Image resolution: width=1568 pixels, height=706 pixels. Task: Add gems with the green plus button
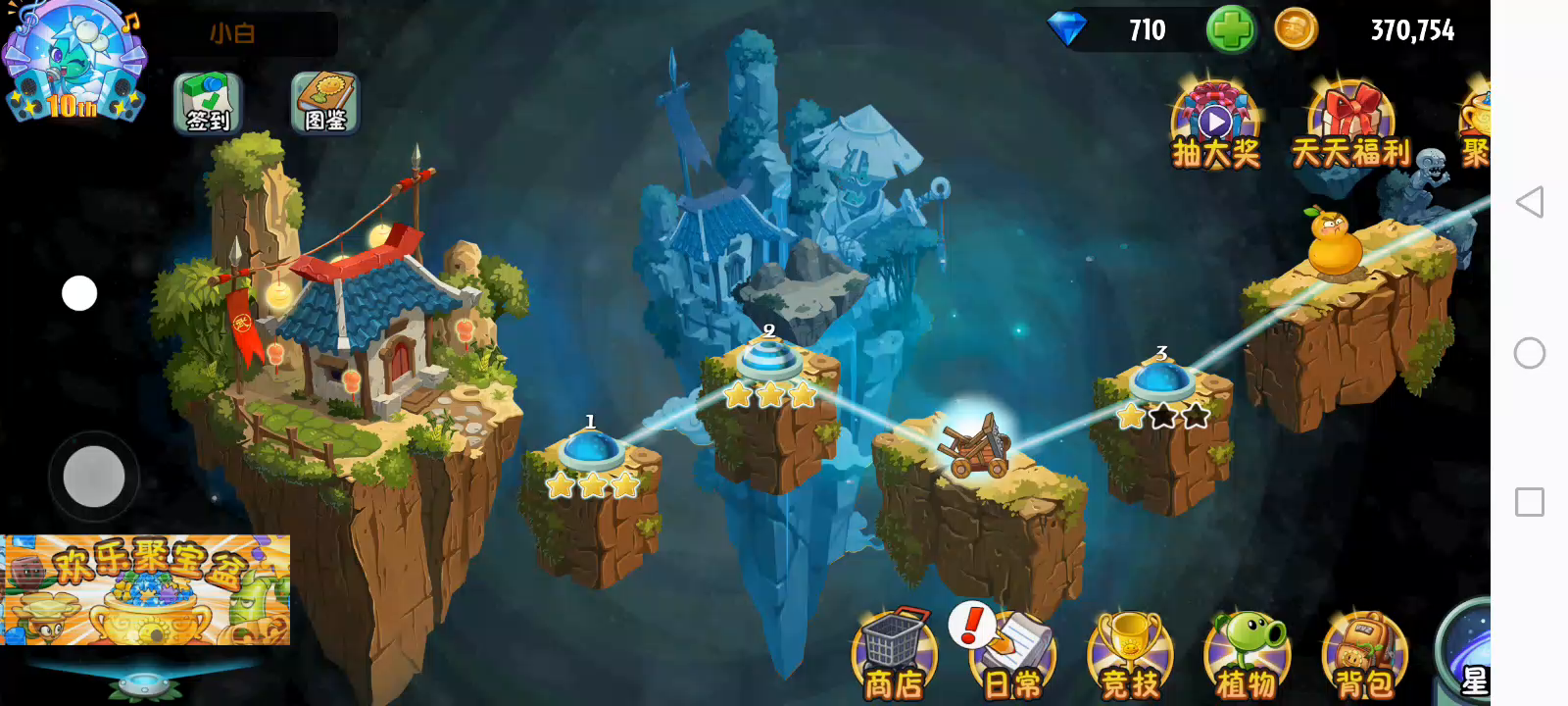pos(1230,29)
